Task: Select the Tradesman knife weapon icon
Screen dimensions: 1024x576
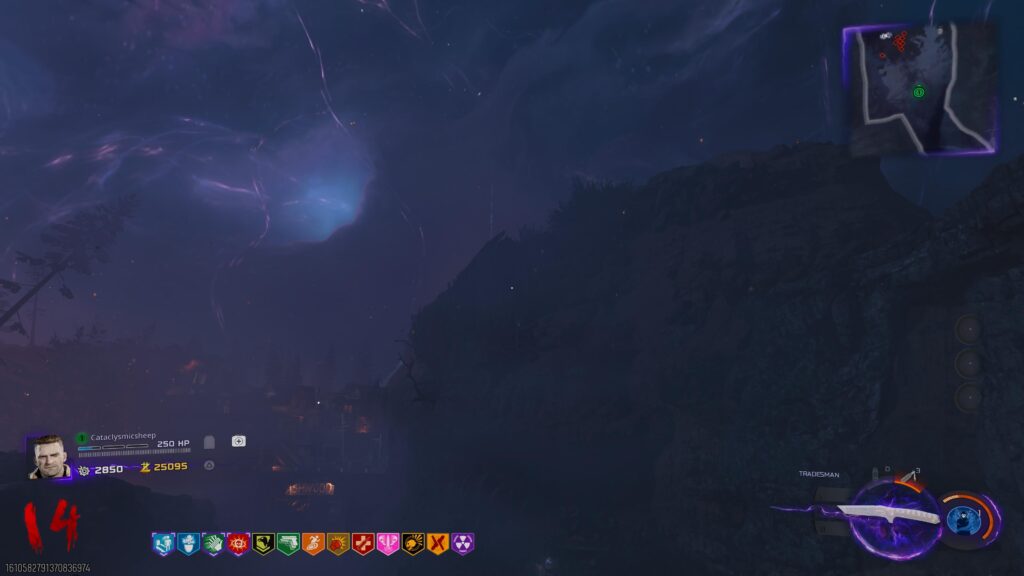Action: click(x=888, y=513)
